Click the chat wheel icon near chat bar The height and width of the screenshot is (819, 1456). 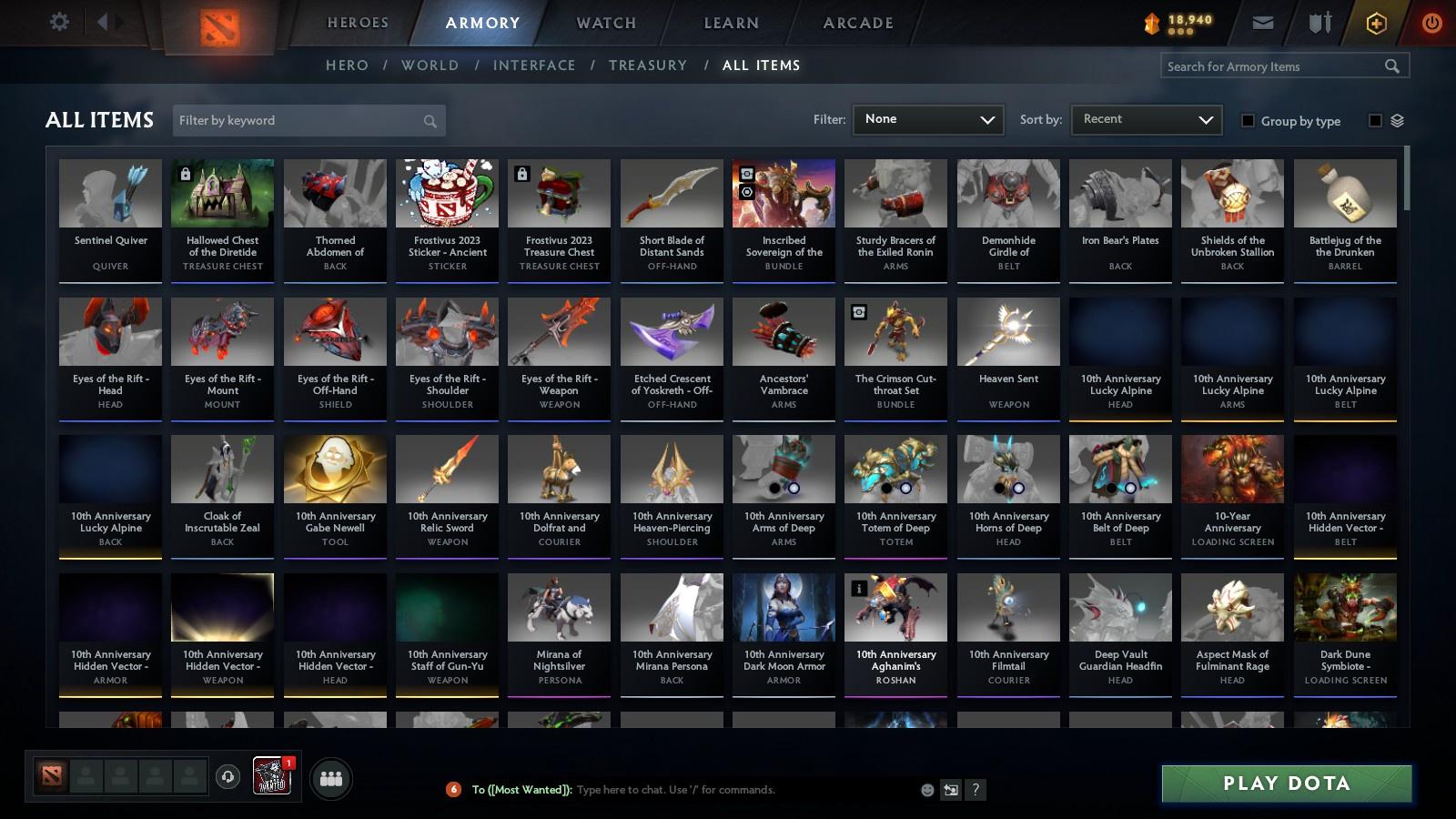click(950, 790)
